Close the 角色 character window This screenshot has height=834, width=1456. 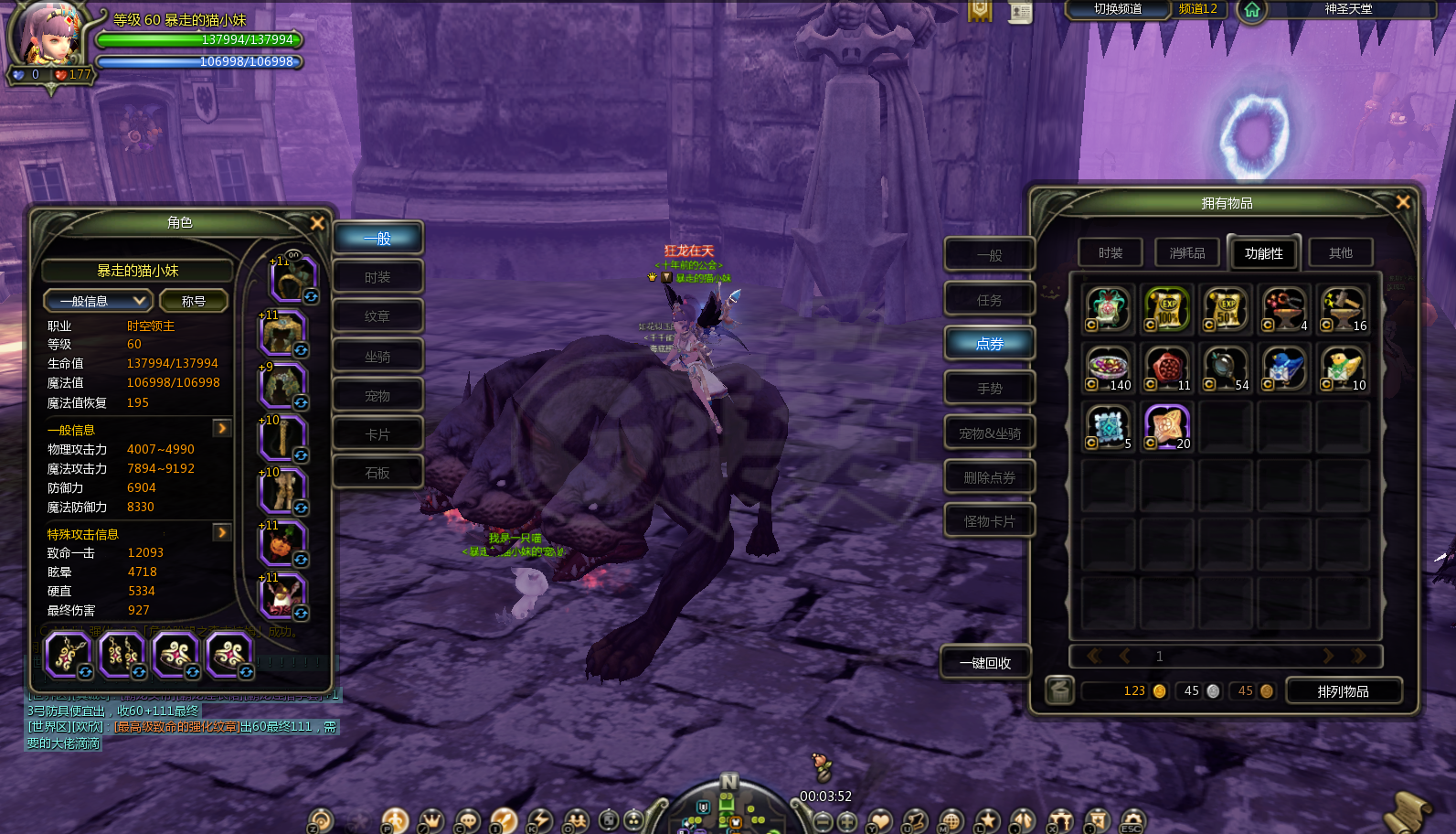tap(317, 222)
